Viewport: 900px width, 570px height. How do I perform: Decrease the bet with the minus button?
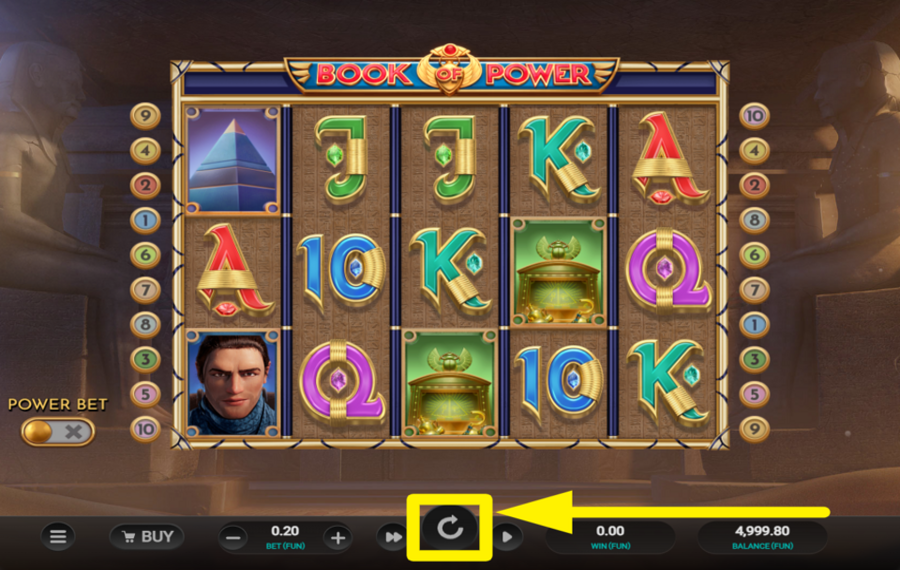(233, 538)
